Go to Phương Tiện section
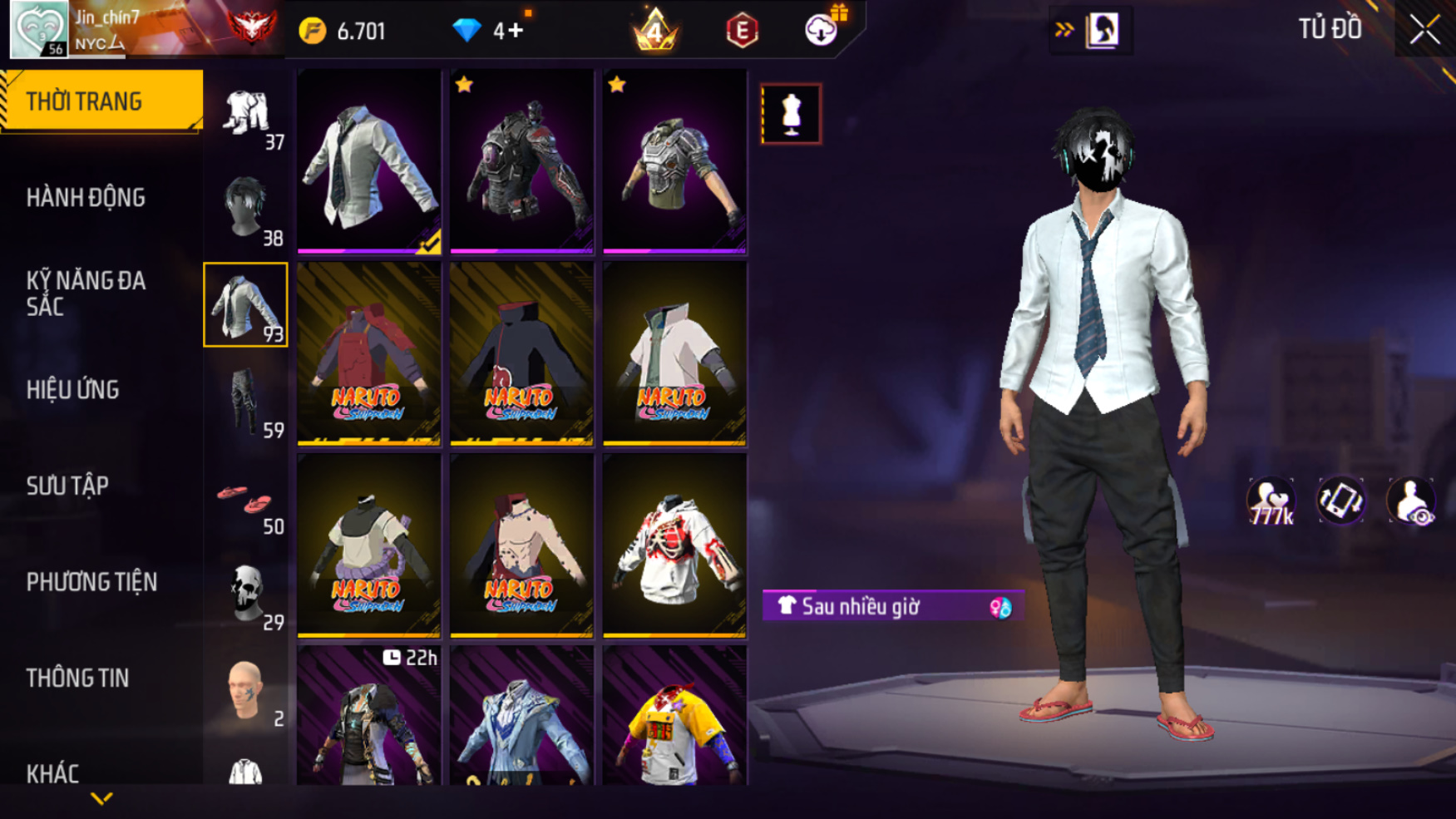Screen dimensions: 1456x819 click(x=91, y=582)
